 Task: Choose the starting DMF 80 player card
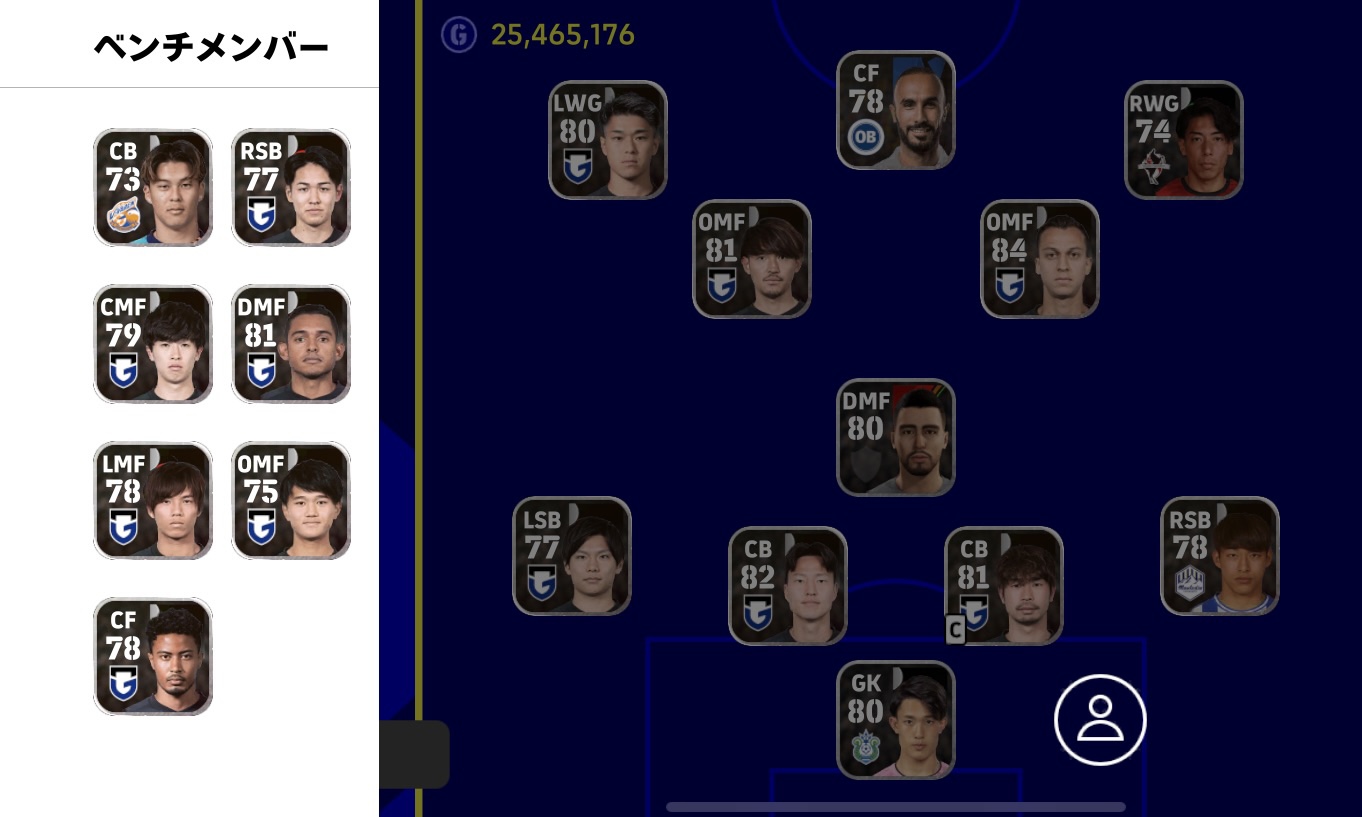[x=896, y=437]
